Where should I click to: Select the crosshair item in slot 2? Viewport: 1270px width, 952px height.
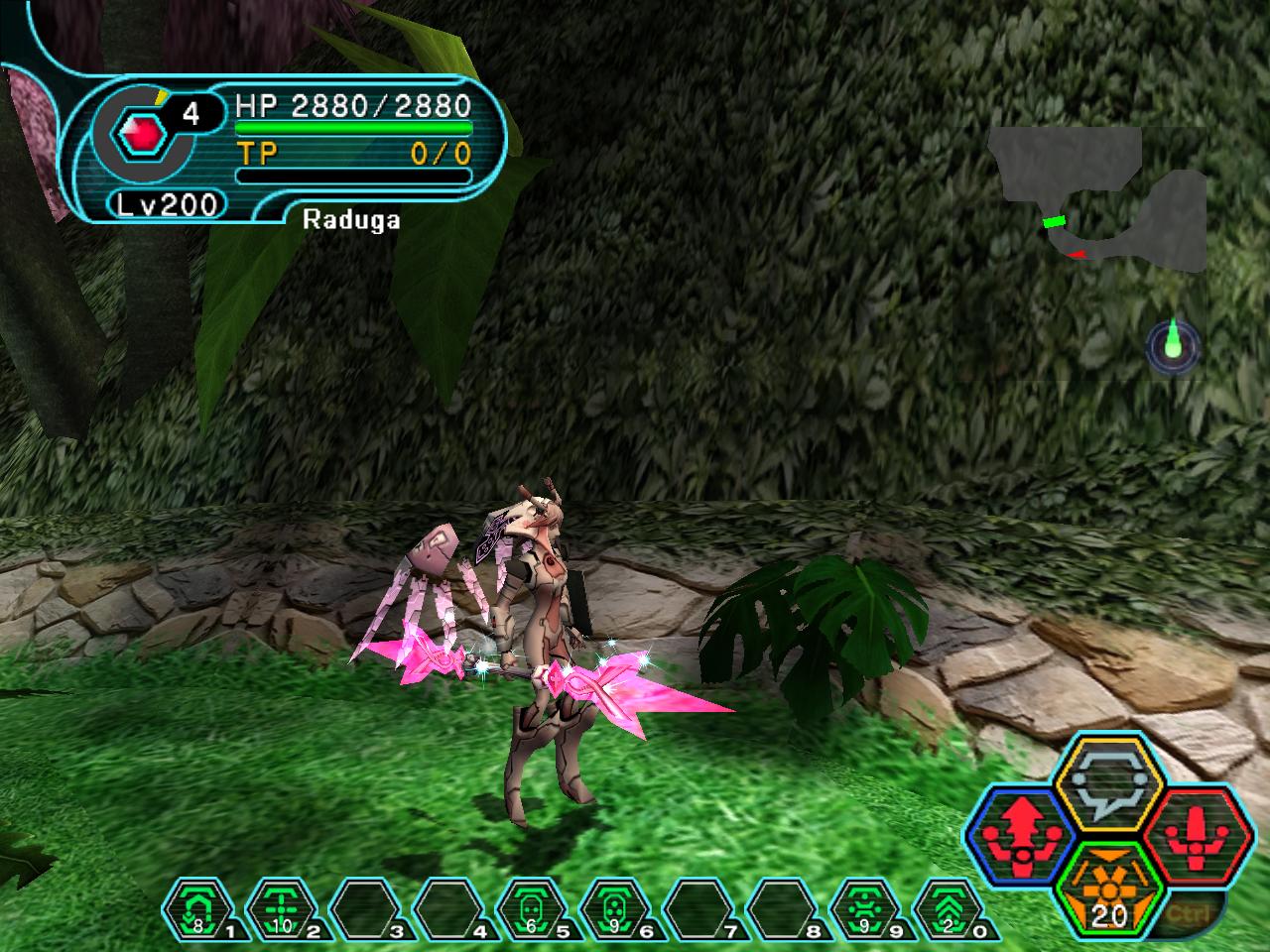281,909
